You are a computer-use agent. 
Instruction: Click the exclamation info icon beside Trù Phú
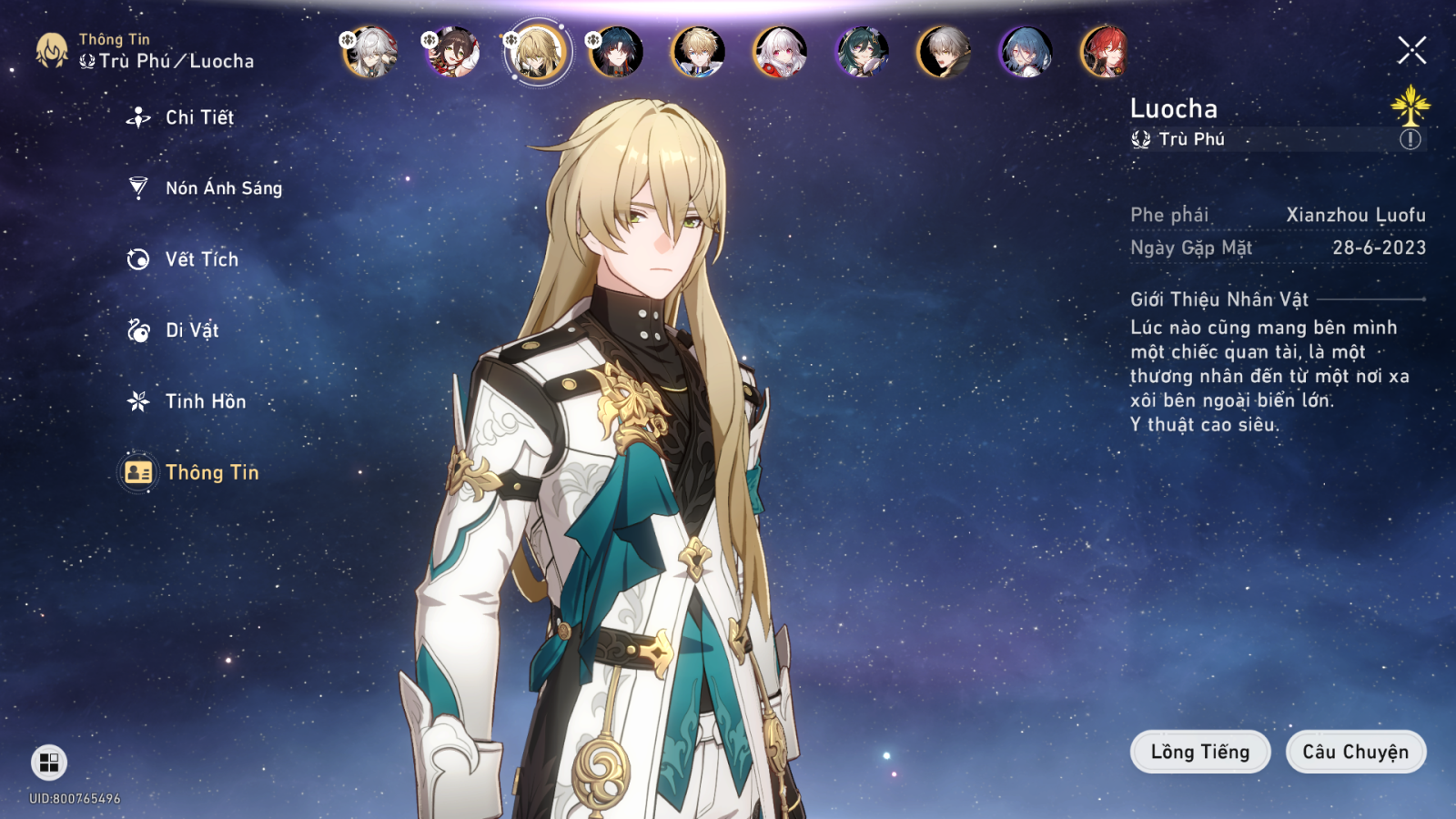tap(1410, 139)
